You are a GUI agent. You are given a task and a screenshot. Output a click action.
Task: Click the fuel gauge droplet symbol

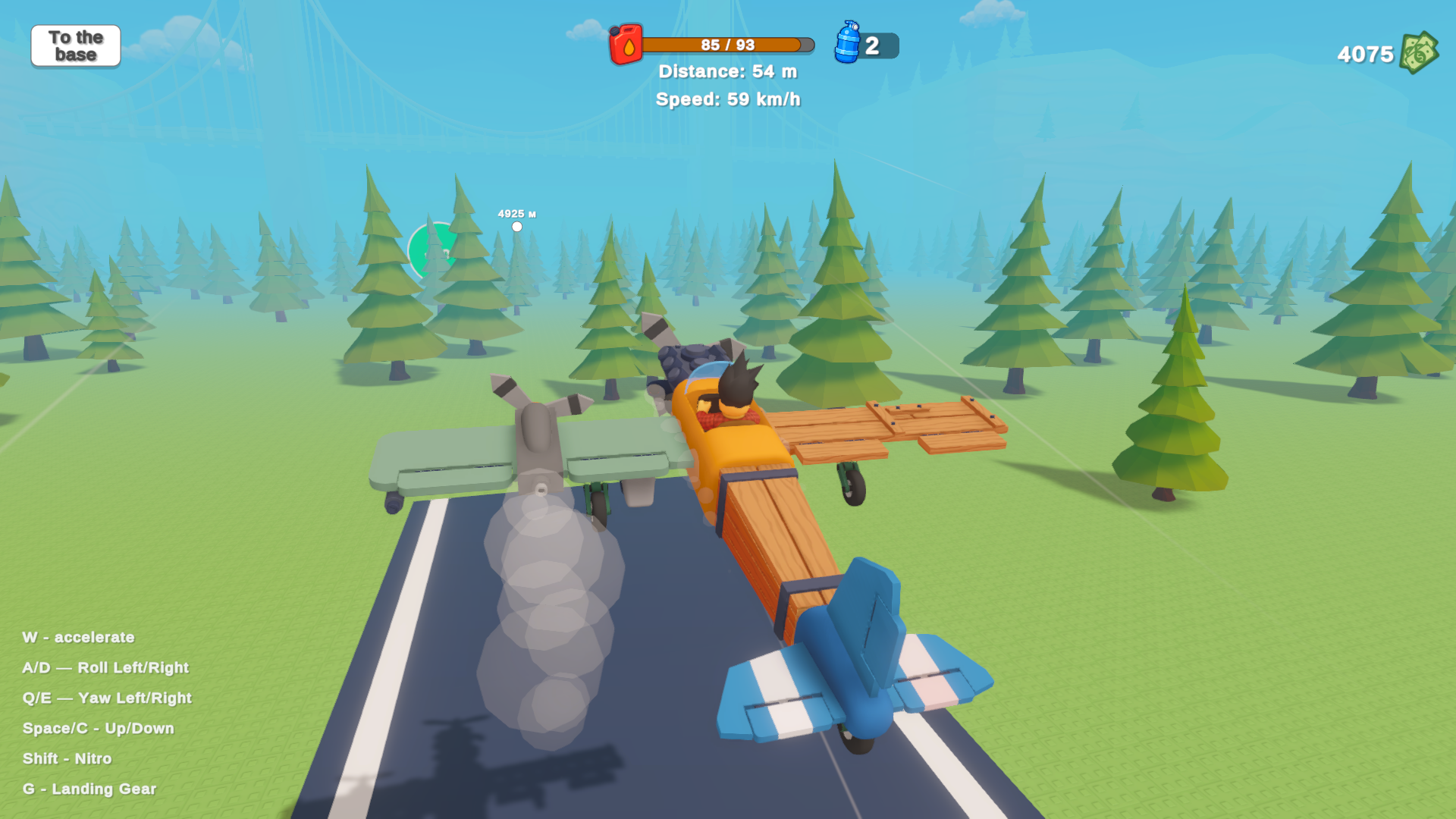629,47
